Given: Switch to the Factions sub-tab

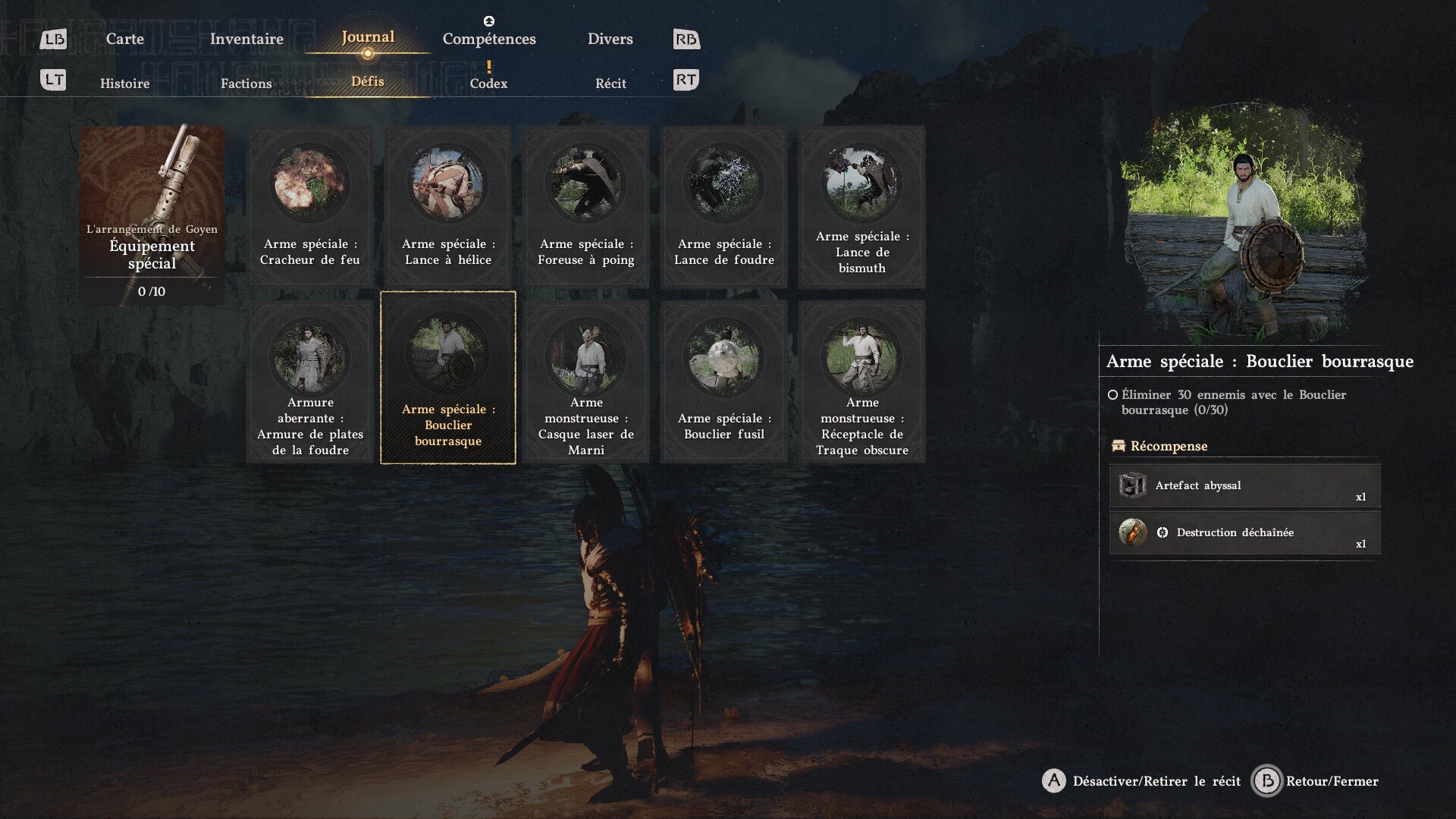Looking at the screenshot, I should click(x=246, y=83).
